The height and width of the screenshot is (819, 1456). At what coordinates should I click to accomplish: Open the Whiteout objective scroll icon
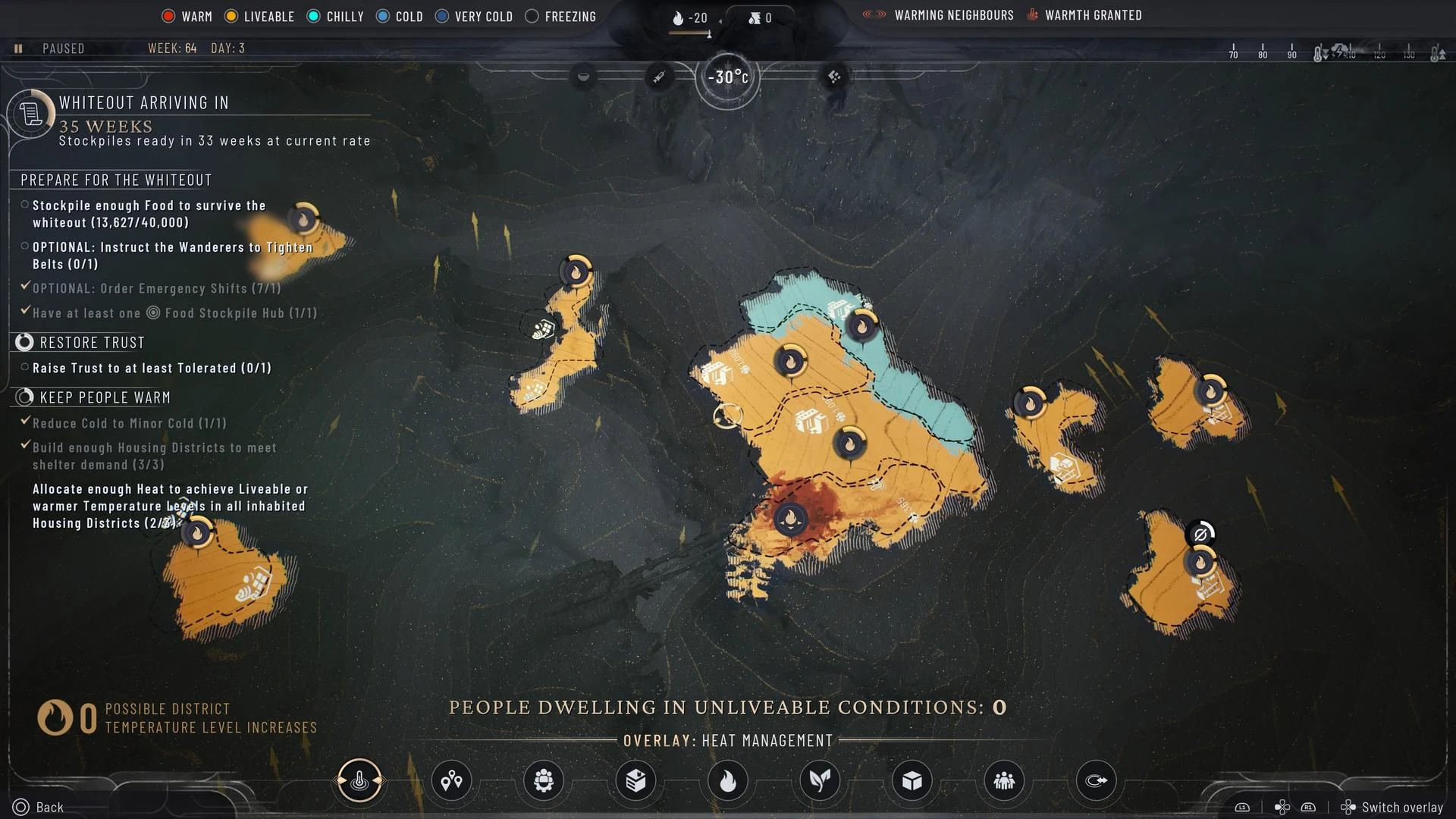click(31, 115)
